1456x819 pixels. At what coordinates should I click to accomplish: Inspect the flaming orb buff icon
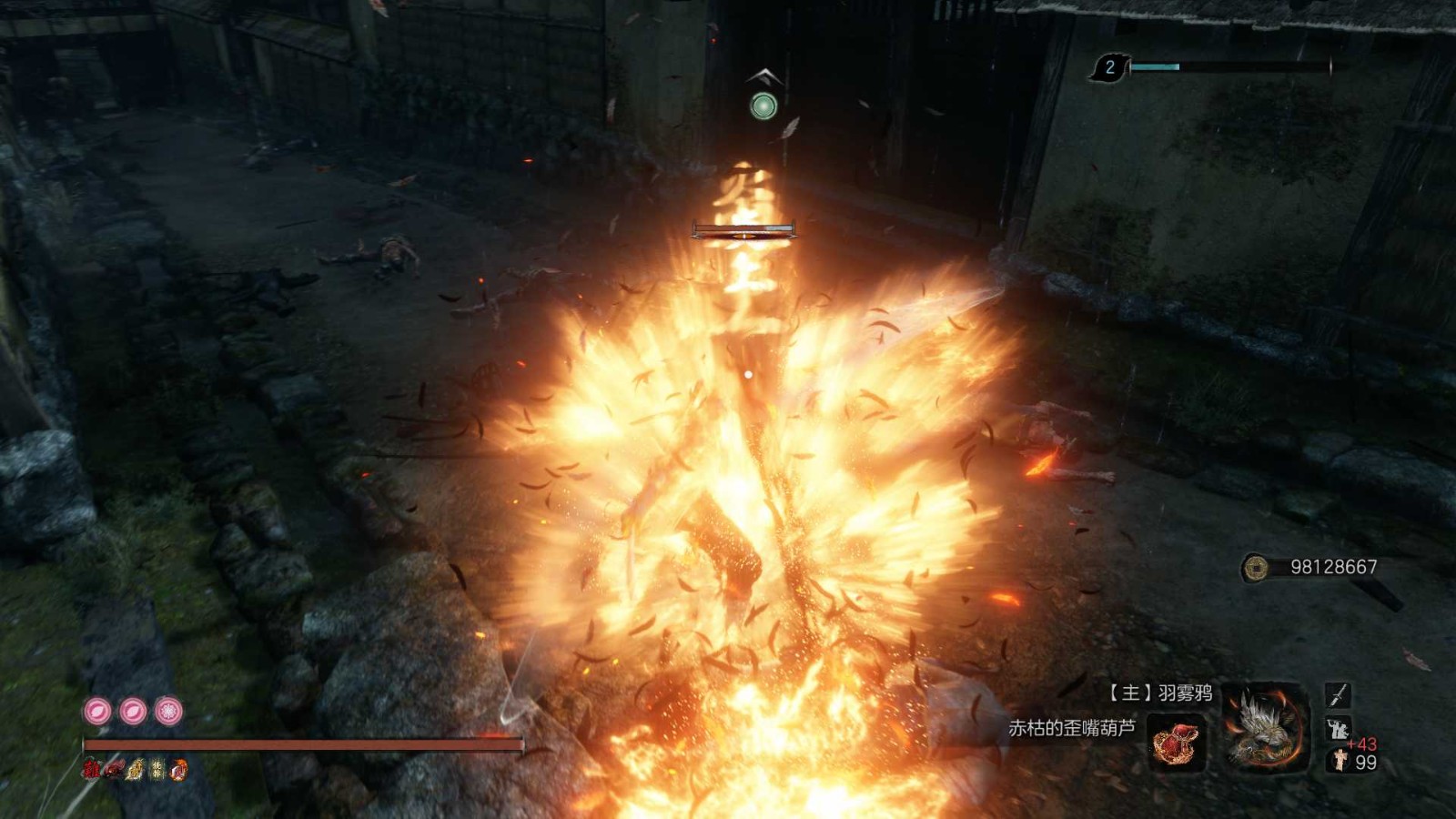click(x=179, y=770)
